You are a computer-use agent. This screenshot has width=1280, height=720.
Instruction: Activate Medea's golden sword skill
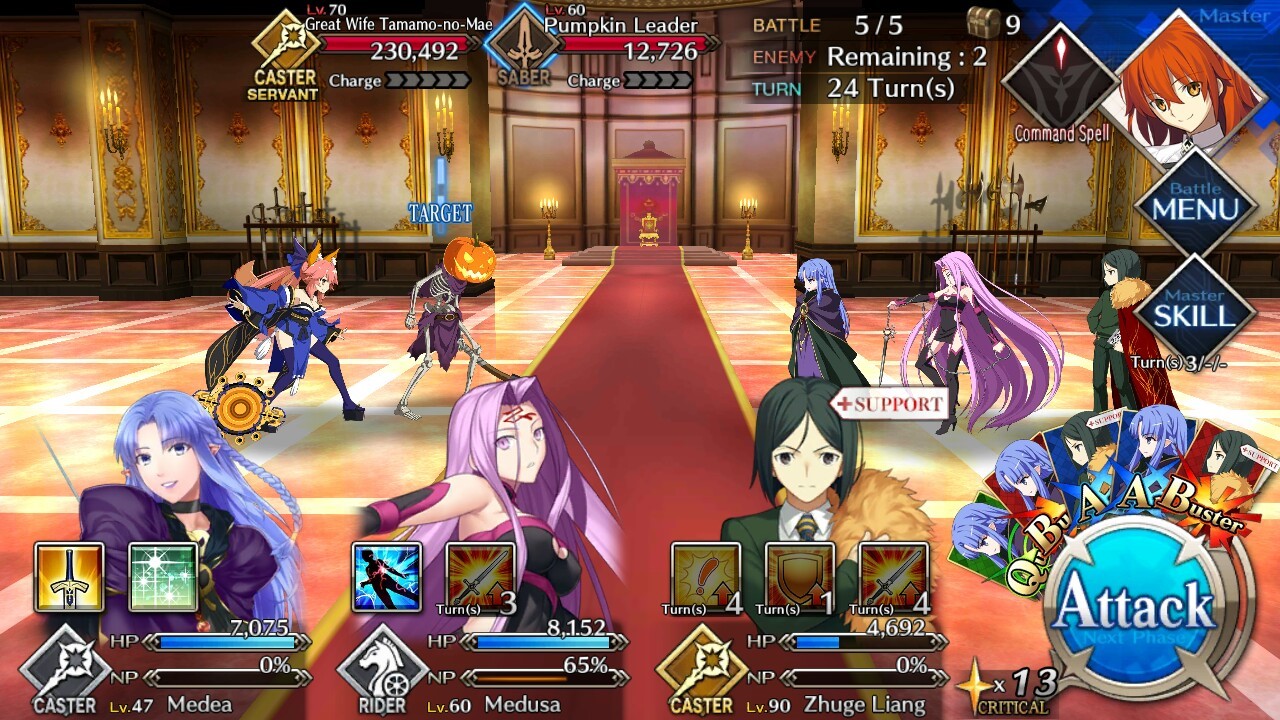click(70, 577)
